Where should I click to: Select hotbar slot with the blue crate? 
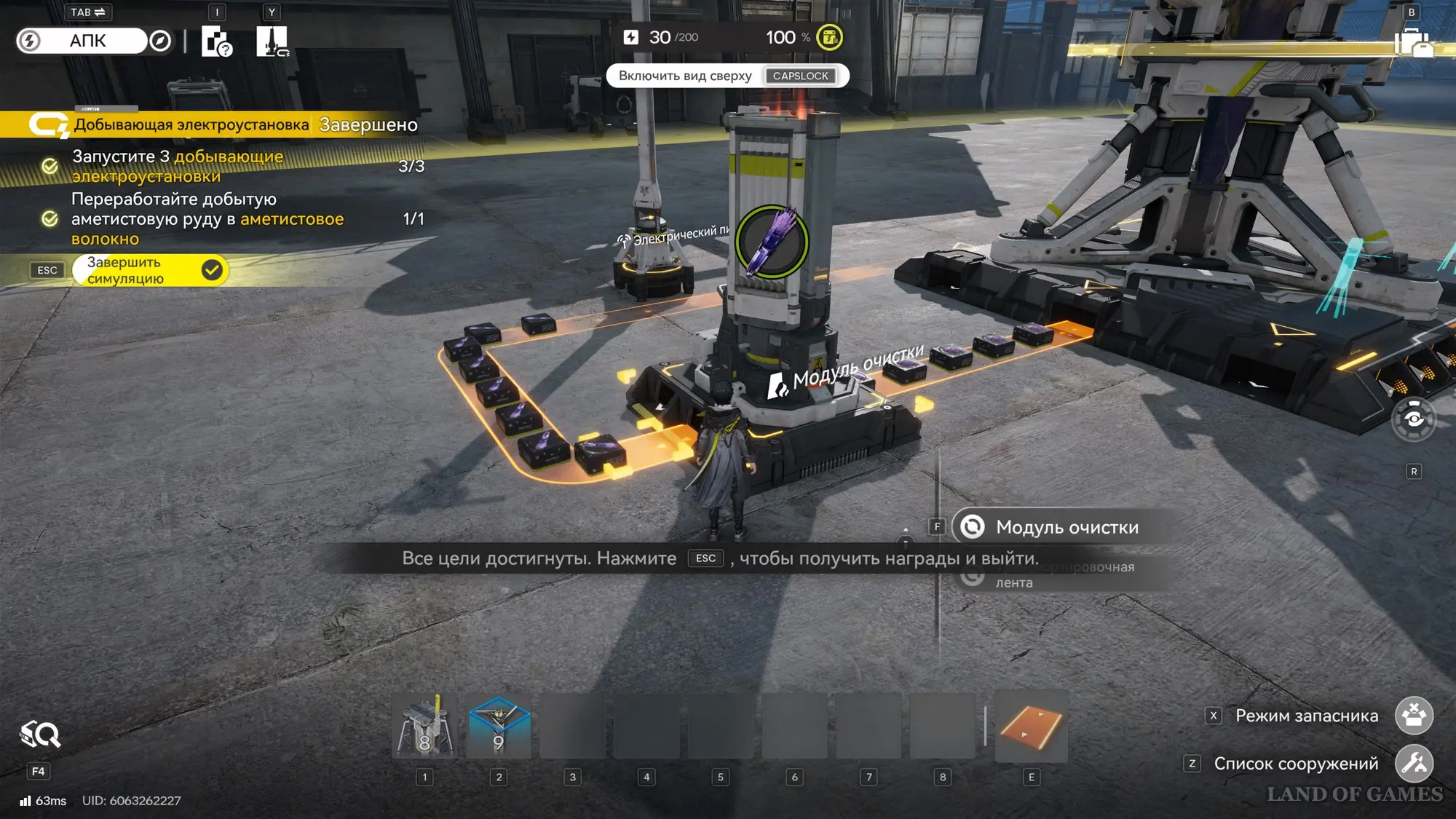click(499, 727)
